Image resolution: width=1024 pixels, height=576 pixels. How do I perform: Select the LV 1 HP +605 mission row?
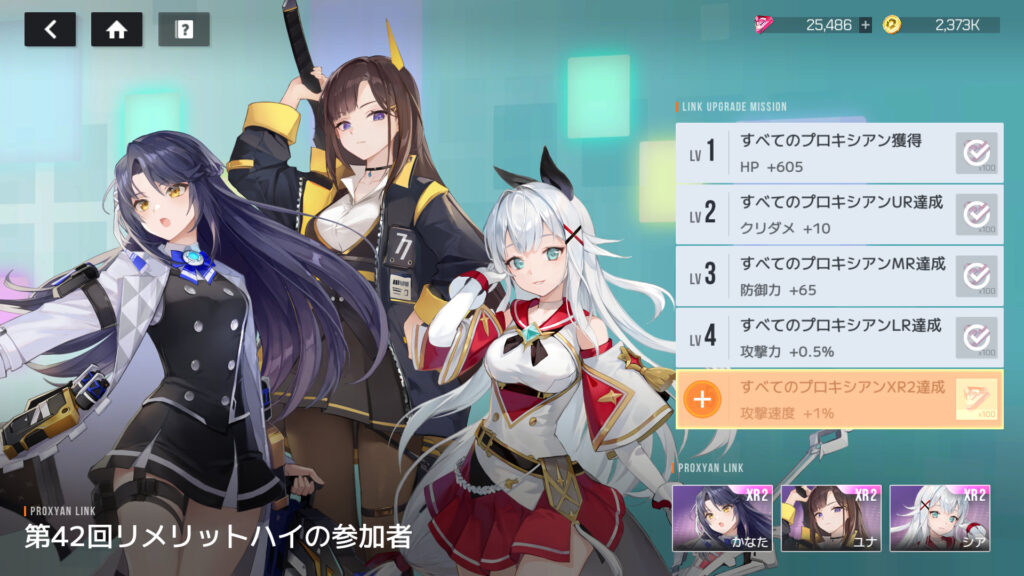tap(838, 152)
